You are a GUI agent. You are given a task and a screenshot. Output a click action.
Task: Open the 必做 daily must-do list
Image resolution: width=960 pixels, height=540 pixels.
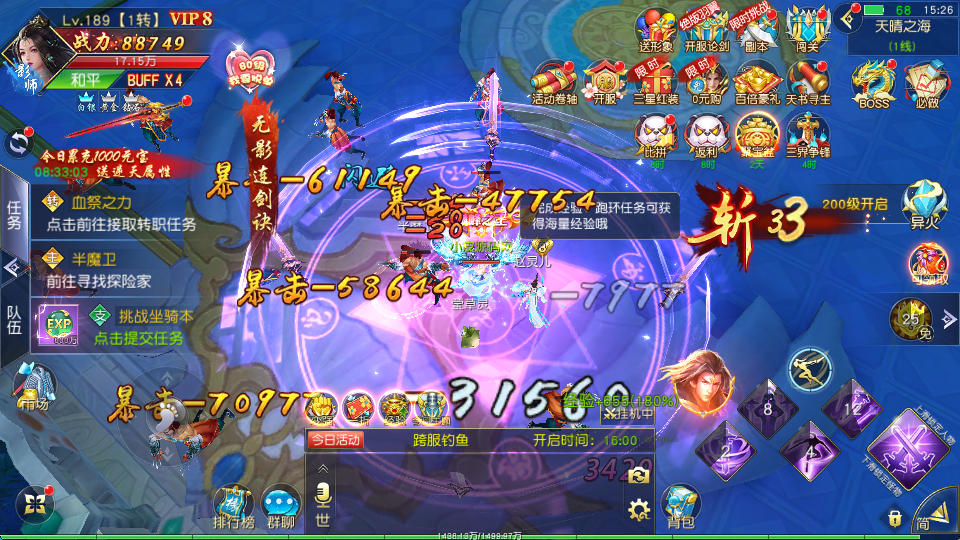coord(926,82)
